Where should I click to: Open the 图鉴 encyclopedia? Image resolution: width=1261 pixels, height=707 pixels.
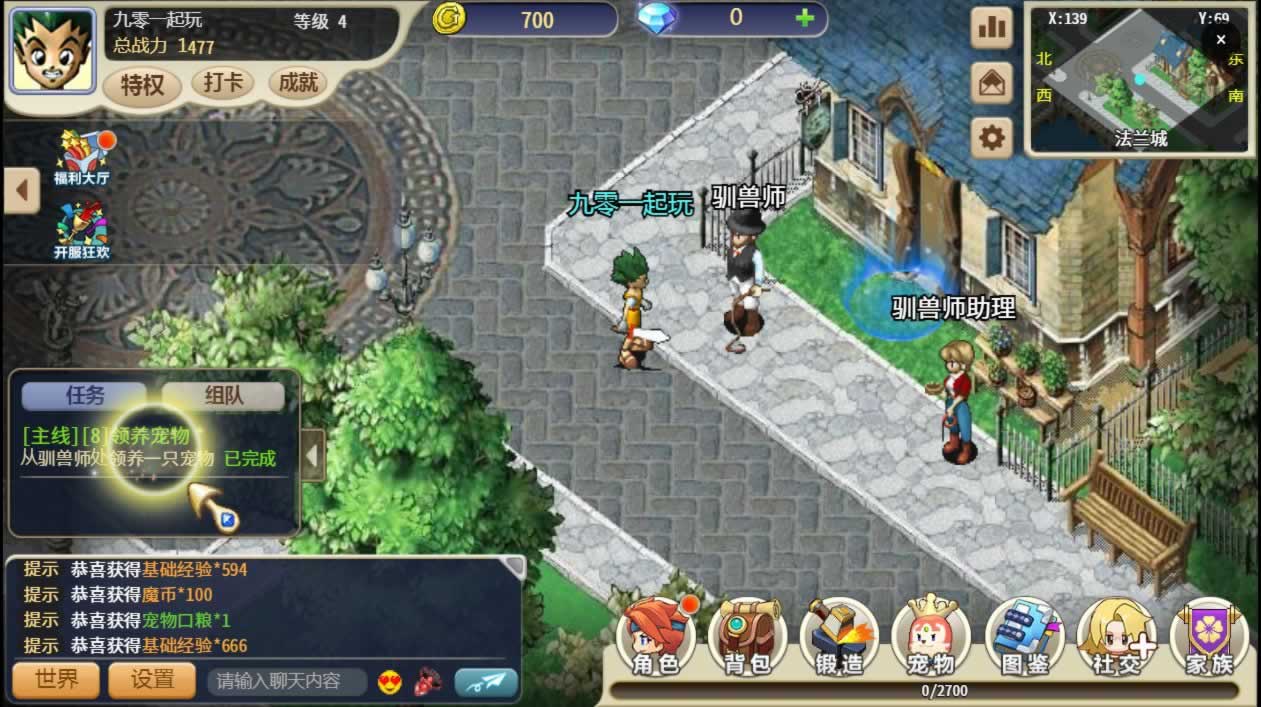1024,636
